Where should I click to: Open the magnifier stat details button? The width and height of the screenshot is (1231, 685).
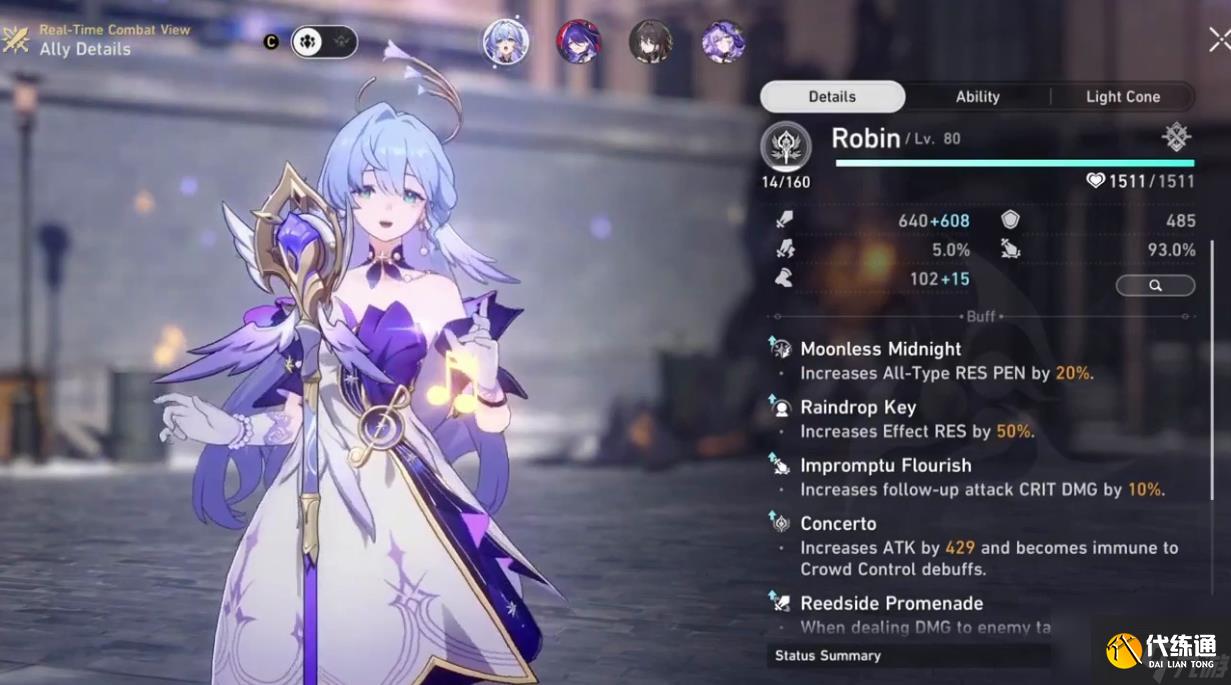pos(1155,286)
